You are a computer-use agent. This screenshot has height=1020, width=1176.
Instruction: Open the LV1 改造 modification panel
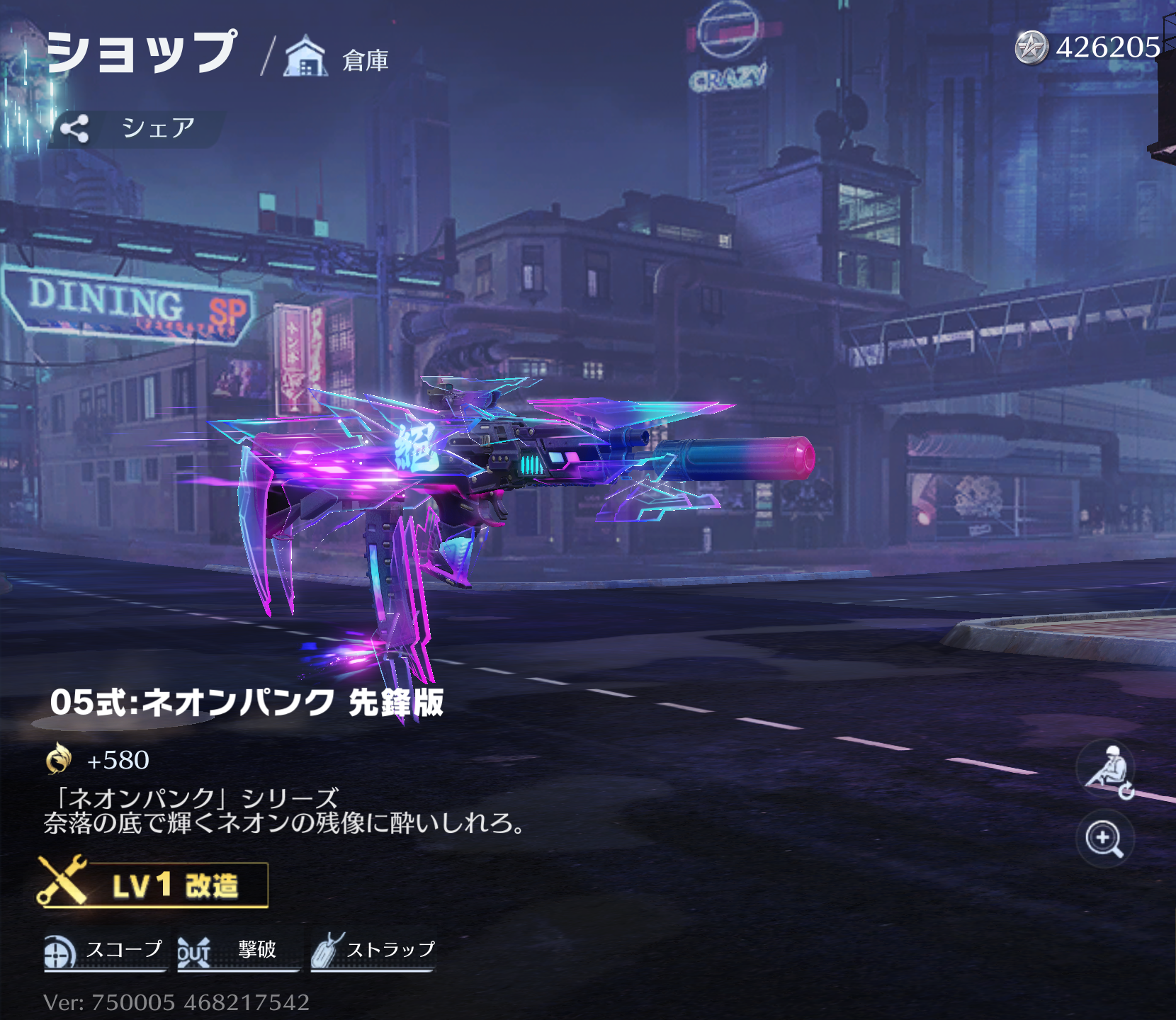(x=154, y=884)
